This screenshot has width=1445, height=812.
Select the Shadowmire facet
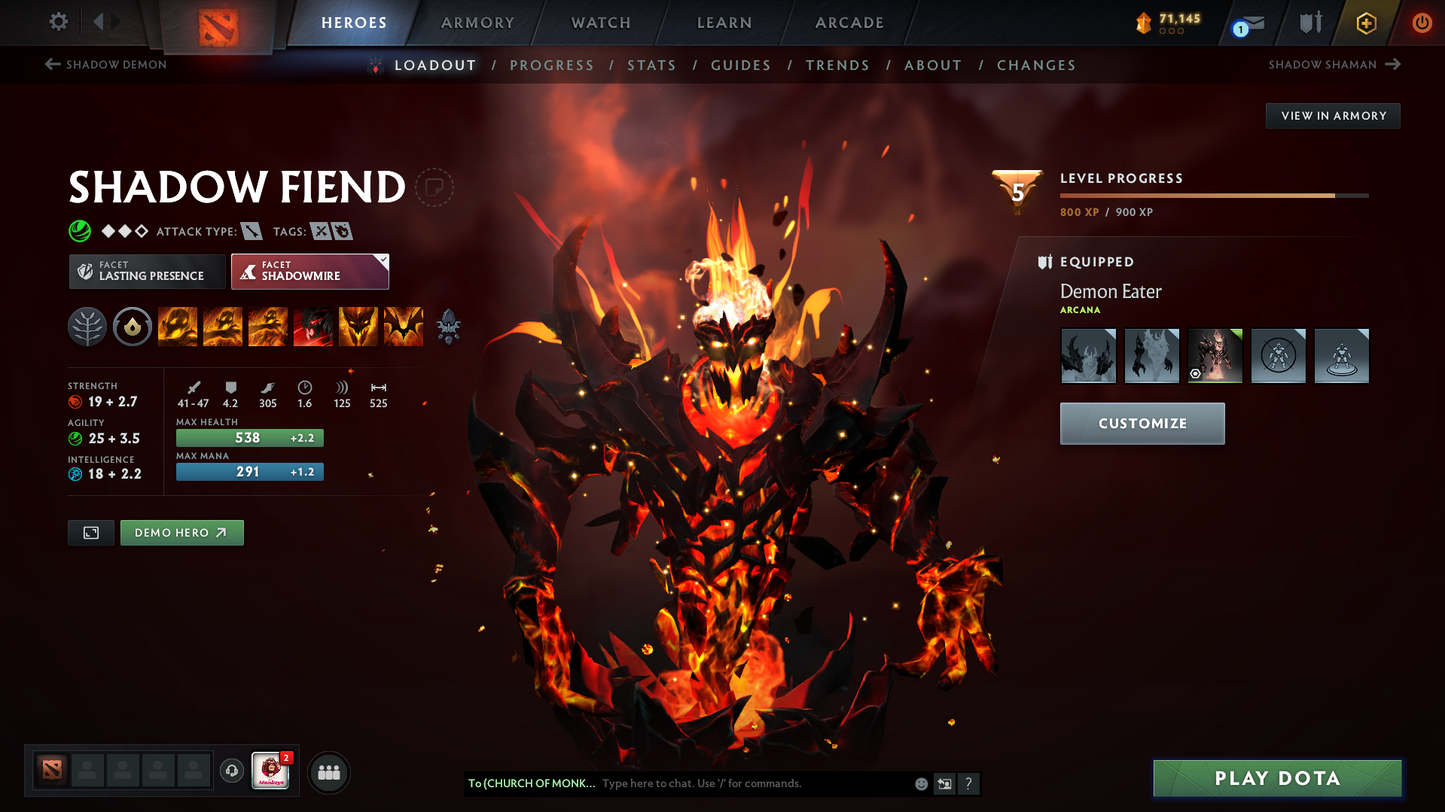310,271
